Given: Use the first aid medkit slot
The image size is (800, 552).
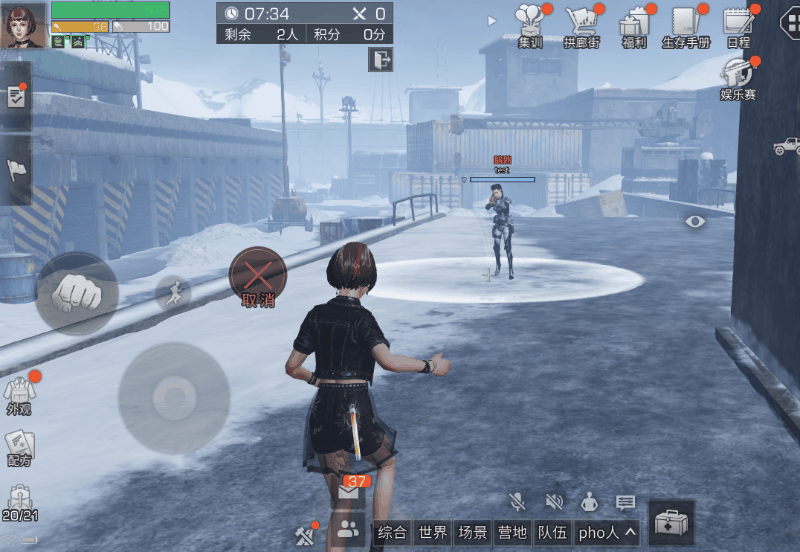Looking at the screenshot, I should pyautogui.click(x=671, y=523).
